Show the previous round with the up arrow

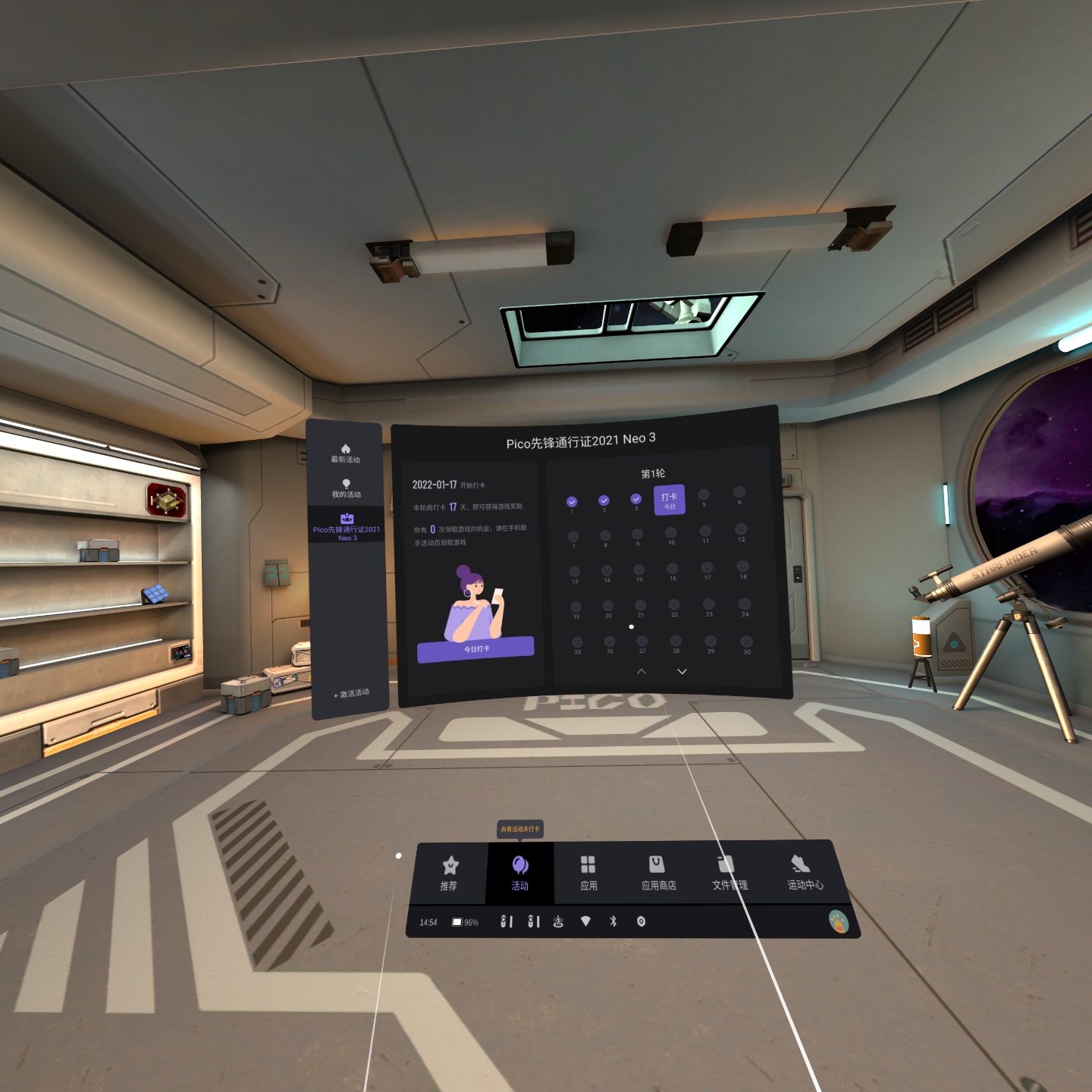[642, 671]
